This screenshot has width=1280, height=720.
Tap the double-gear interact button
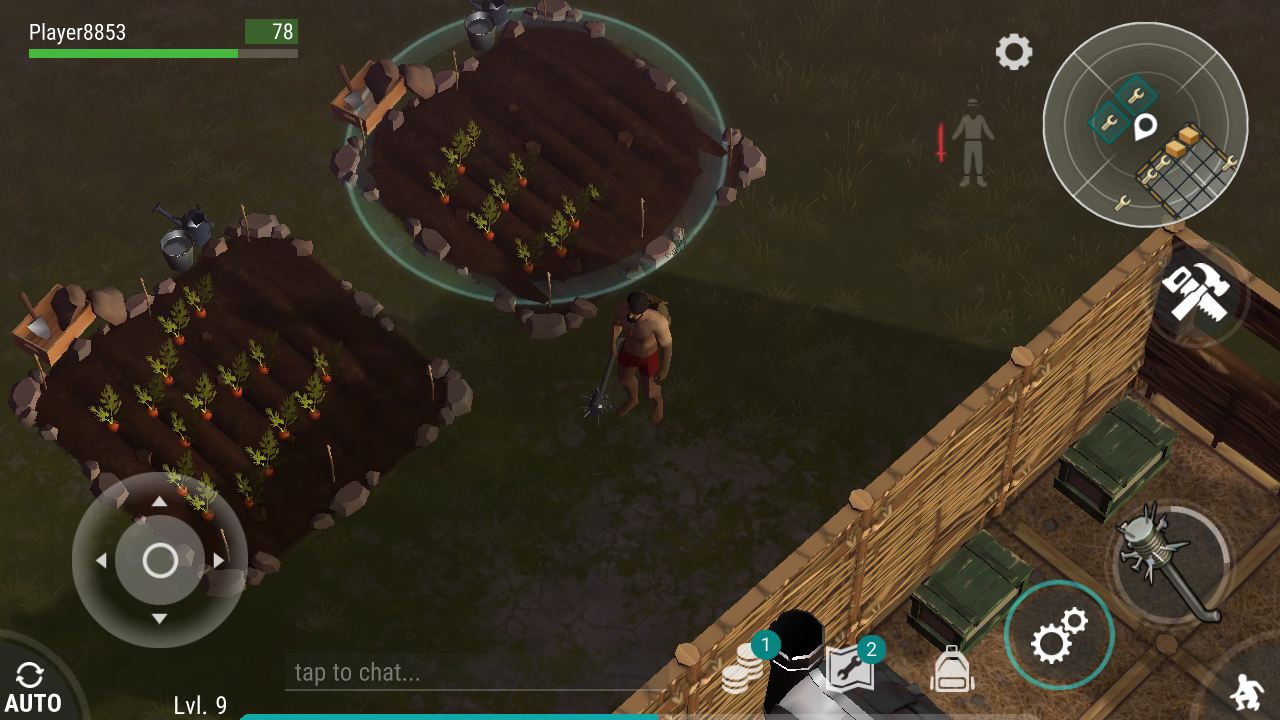(1059, 635)
